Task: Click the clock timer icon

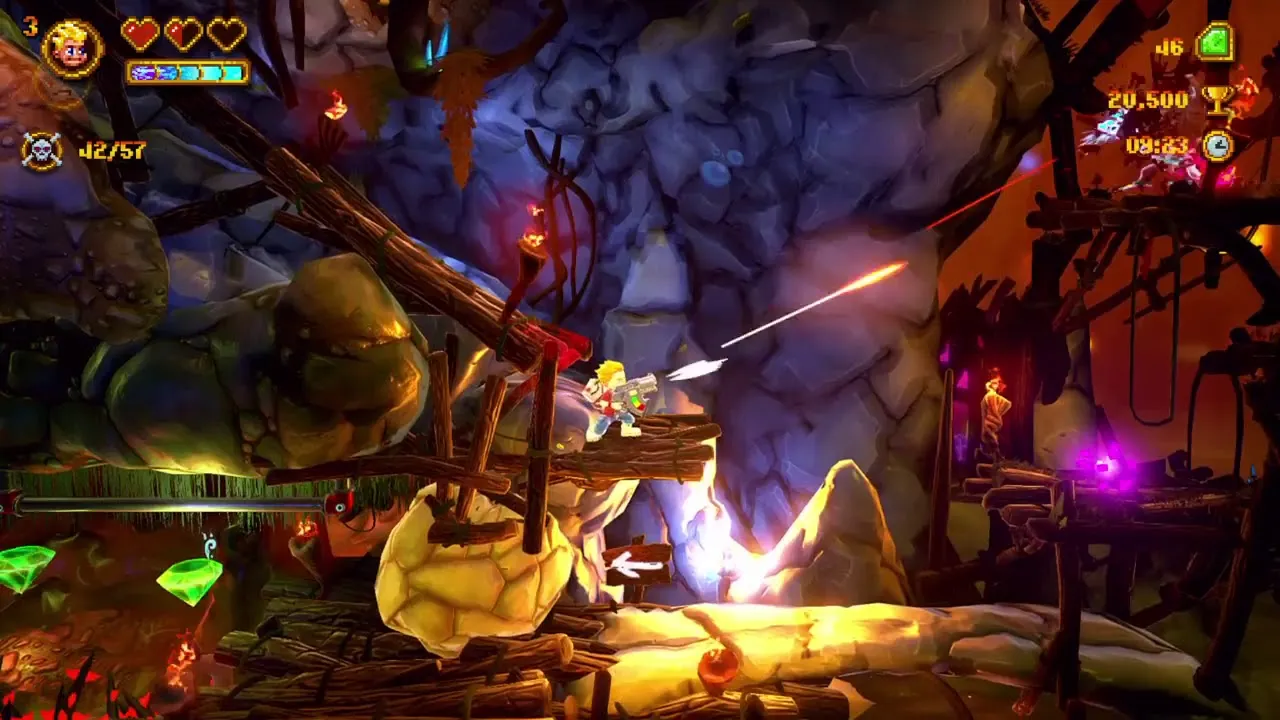Action: click(1217, 146)
